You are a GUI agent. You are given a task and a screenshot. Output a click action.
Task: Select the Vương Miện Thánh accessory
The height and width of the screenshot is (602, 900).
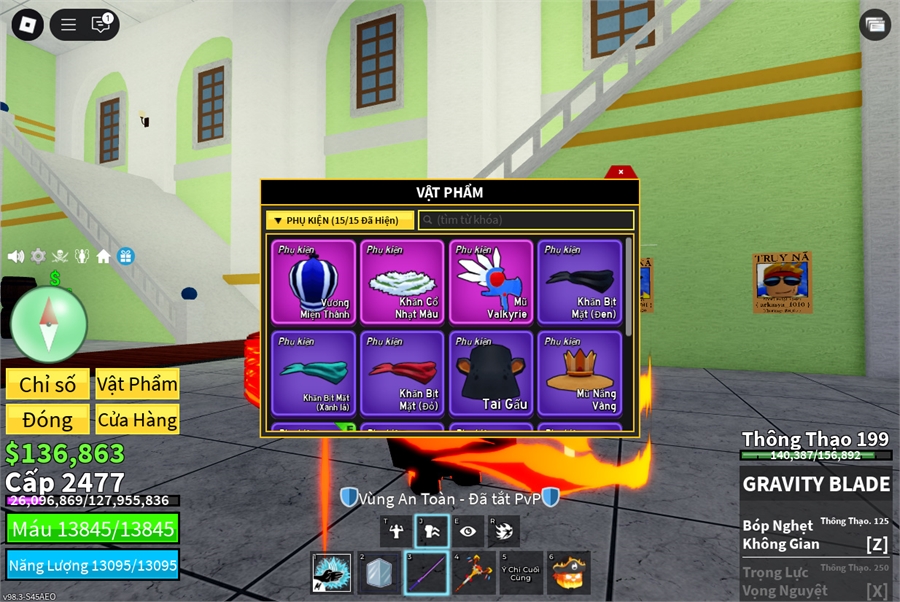313,281
